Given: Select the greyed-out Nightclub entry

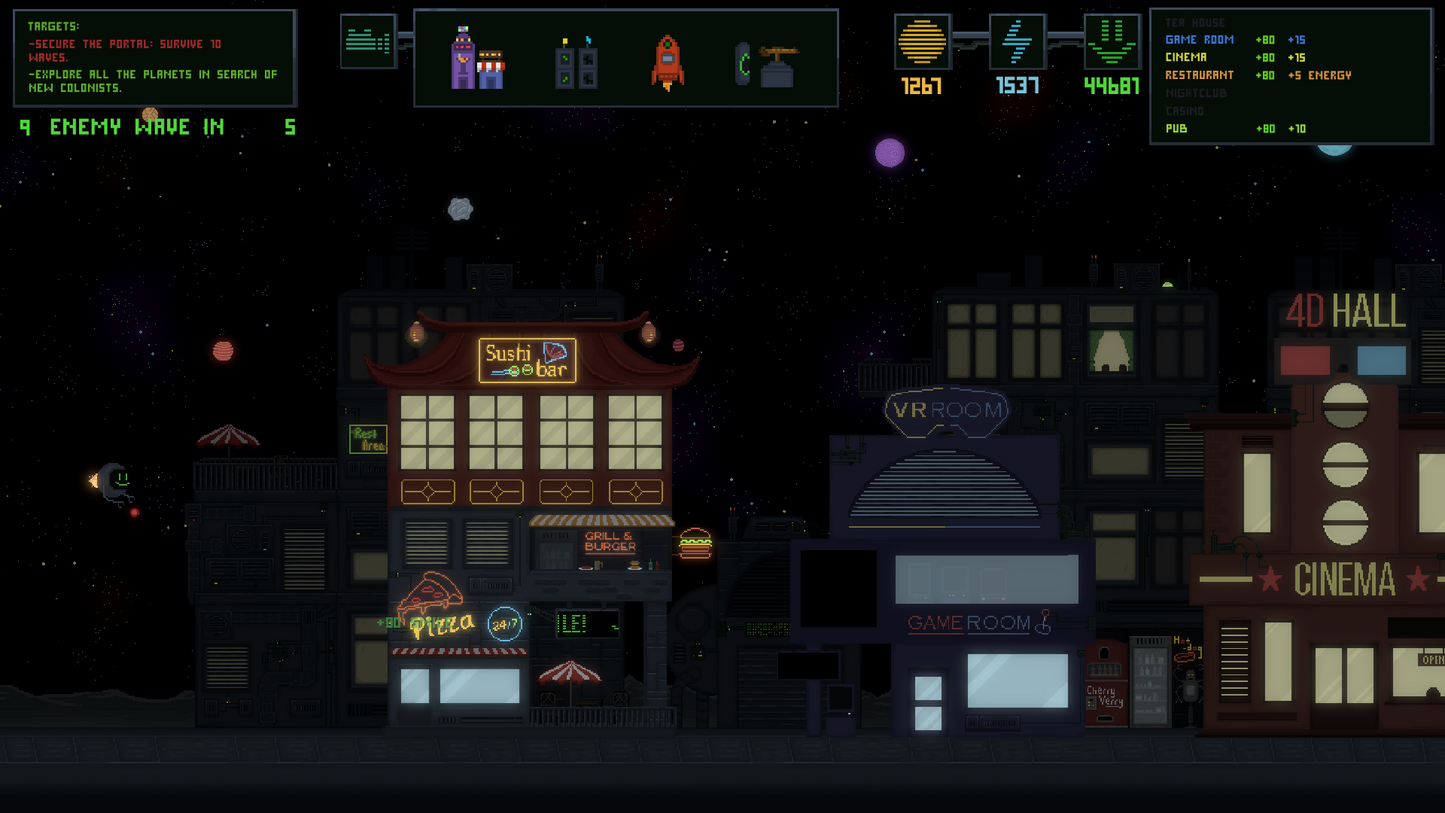Looking at the screenshot, I should click(x=1195, y=93).
